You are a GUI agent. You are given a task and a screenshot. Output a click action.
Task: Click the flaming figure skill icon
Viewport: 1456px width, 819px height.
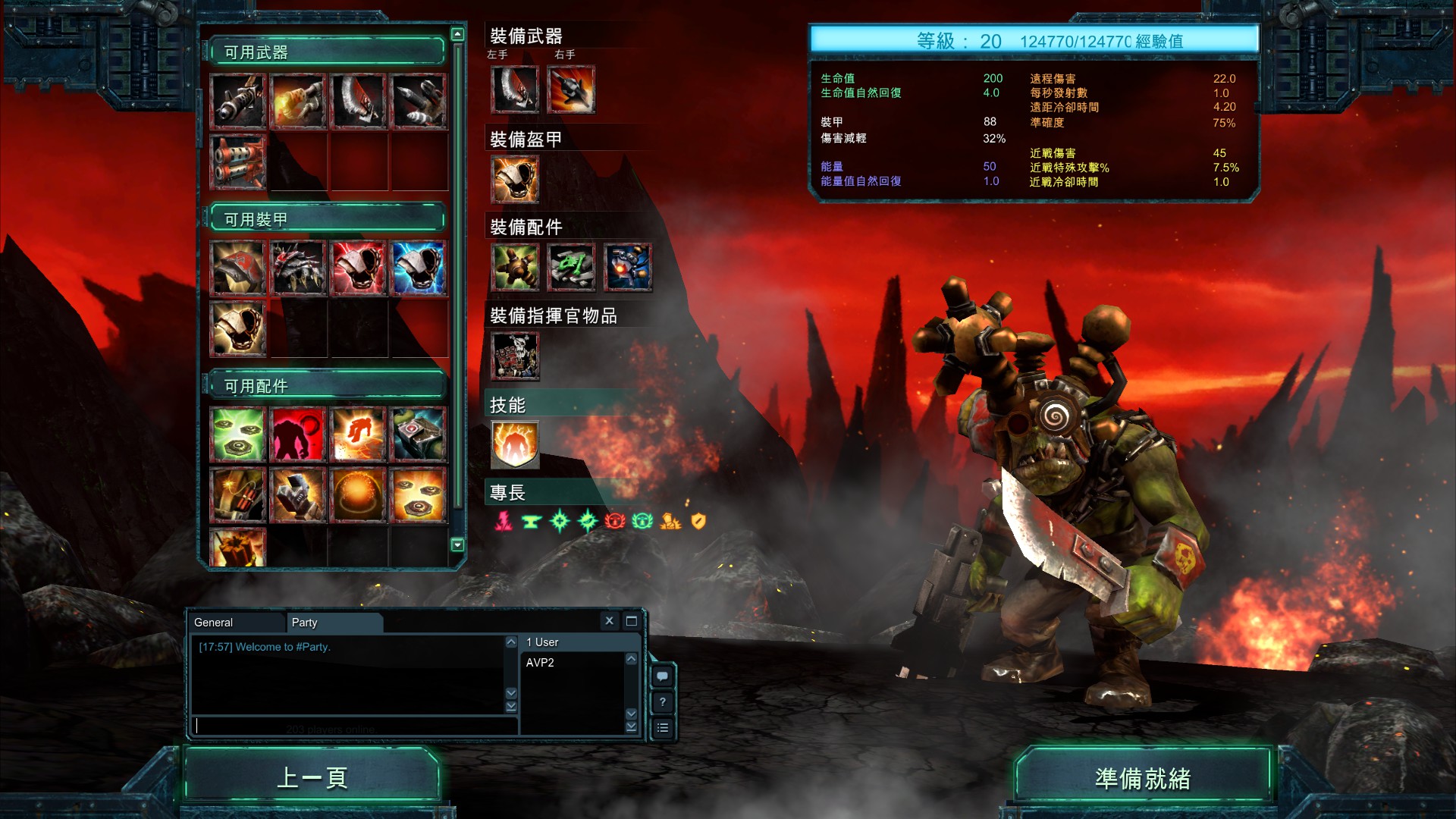tap(515, 444)
